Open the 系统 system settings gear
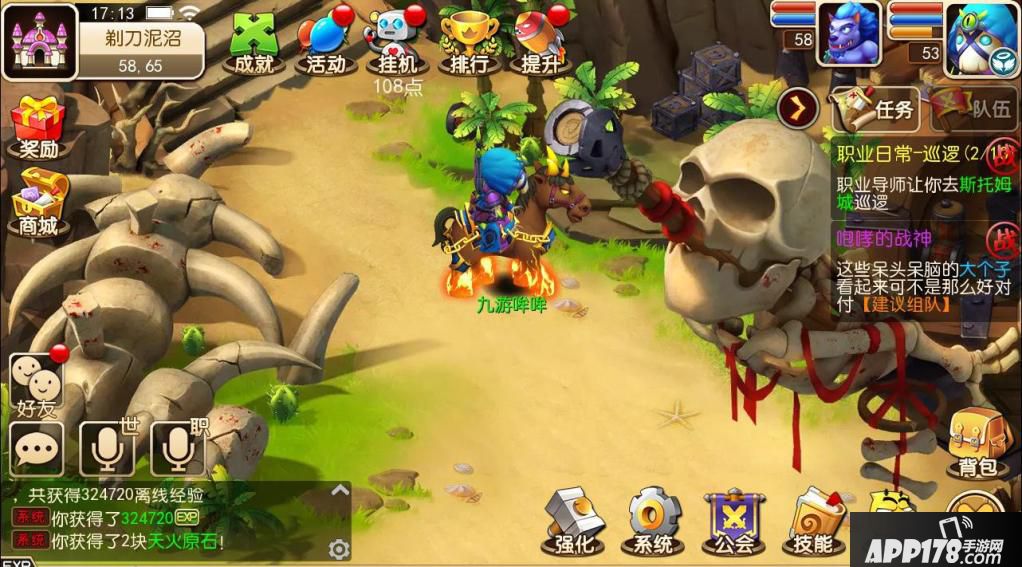1022x567 pixels. pyautogui.click(x=654, y=521)
